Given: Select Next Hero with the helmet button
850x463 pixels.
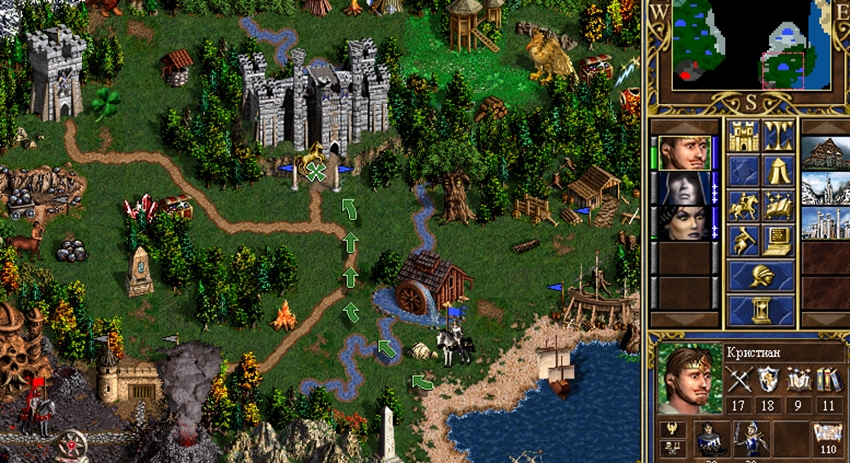Looking at the screenshot, I should [761, 275].
